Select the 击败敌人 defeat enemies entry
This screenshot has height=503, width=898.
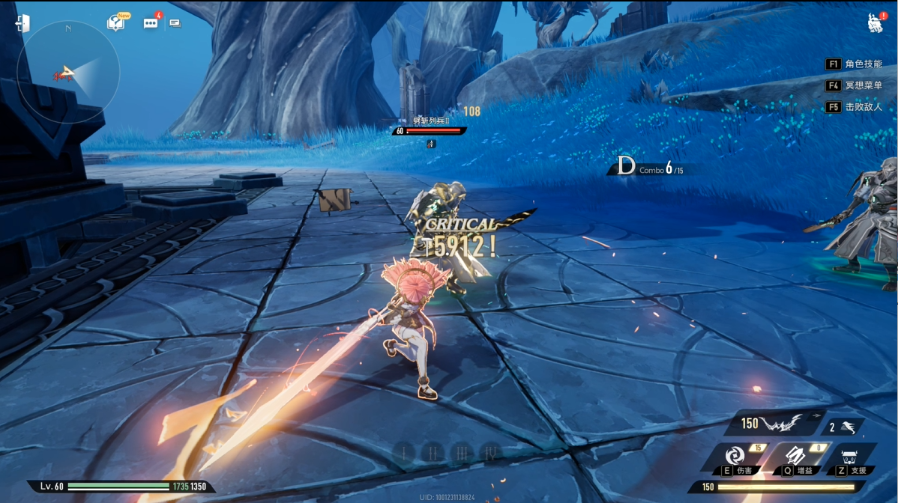click(856, 107)
